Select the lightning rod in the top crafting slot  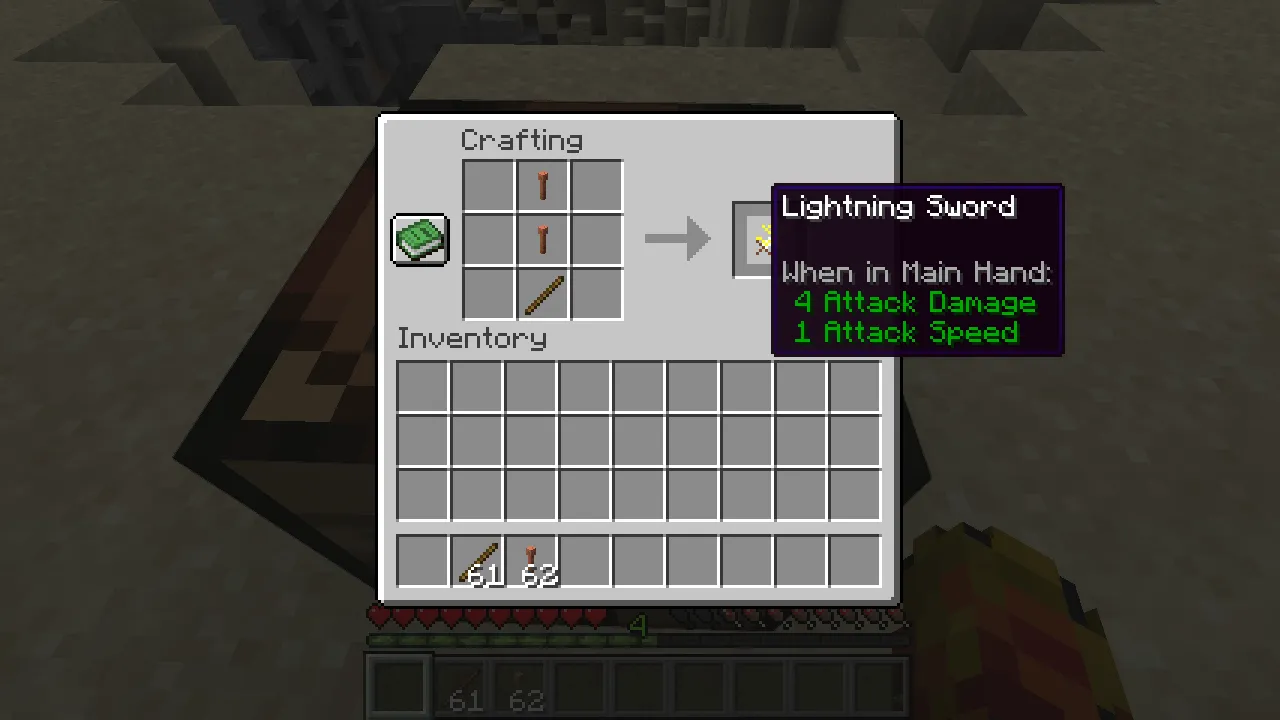click(x=543, y=187)
